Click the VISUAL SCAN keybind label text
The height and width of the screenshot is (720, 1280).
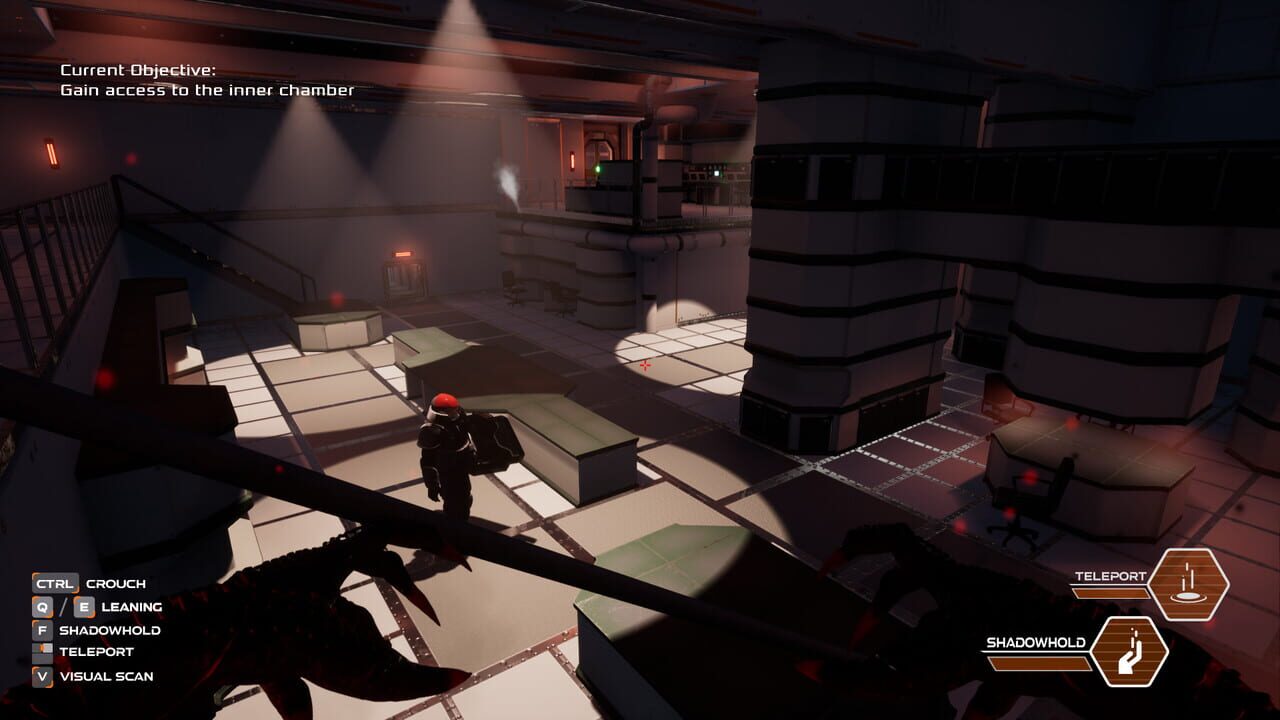pos(107,675)
